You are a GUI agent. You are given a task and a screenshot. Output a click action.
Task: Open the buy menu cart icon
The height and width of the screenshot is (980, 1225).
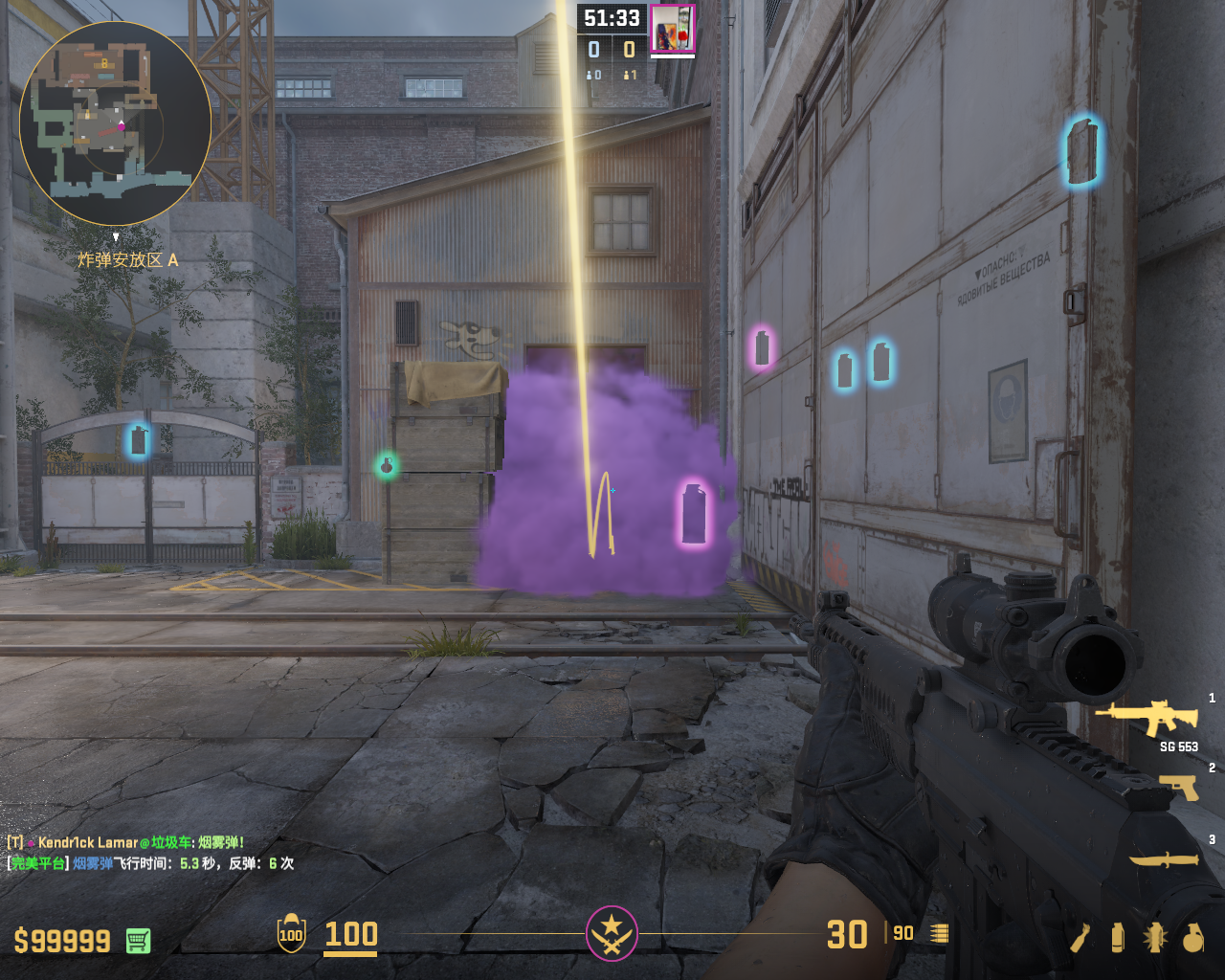click(138, 941)
